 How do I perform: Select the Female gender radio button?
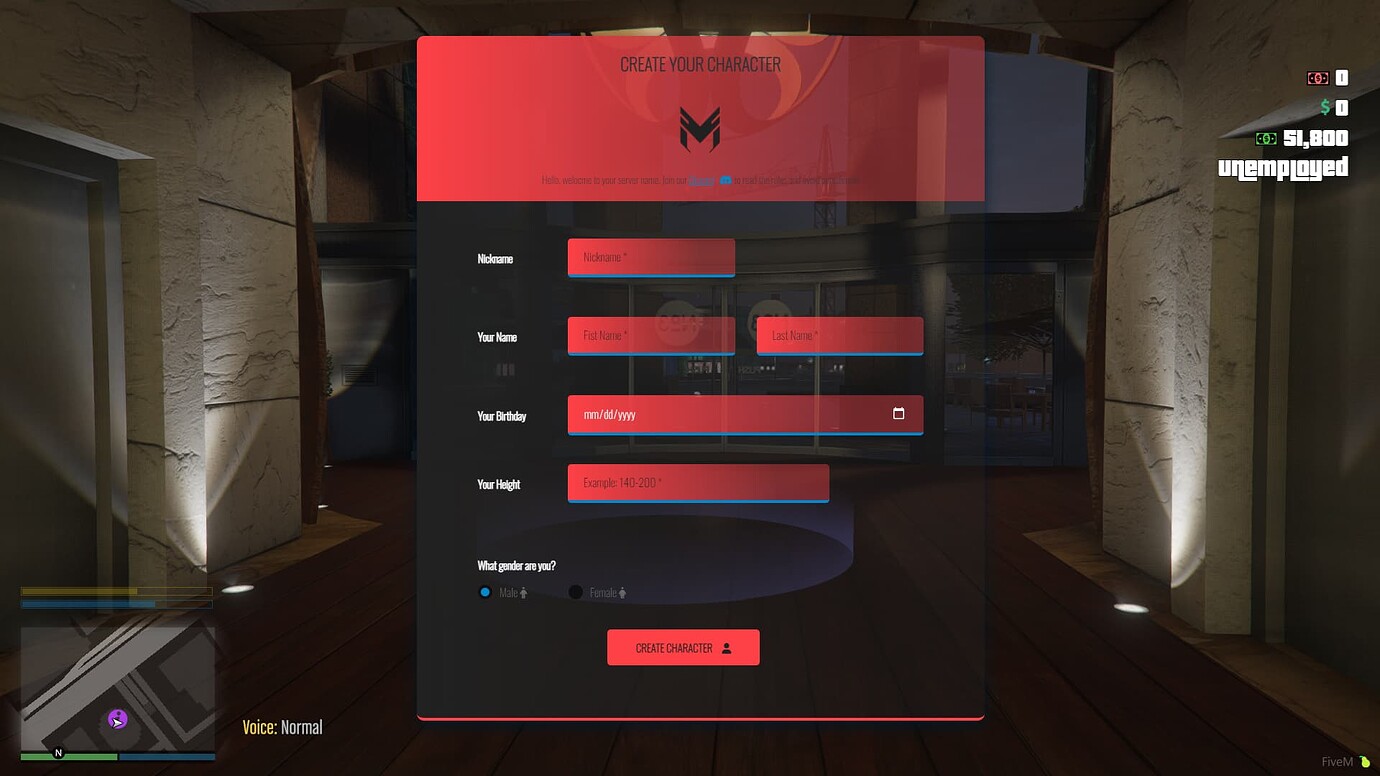coord(575,592)
